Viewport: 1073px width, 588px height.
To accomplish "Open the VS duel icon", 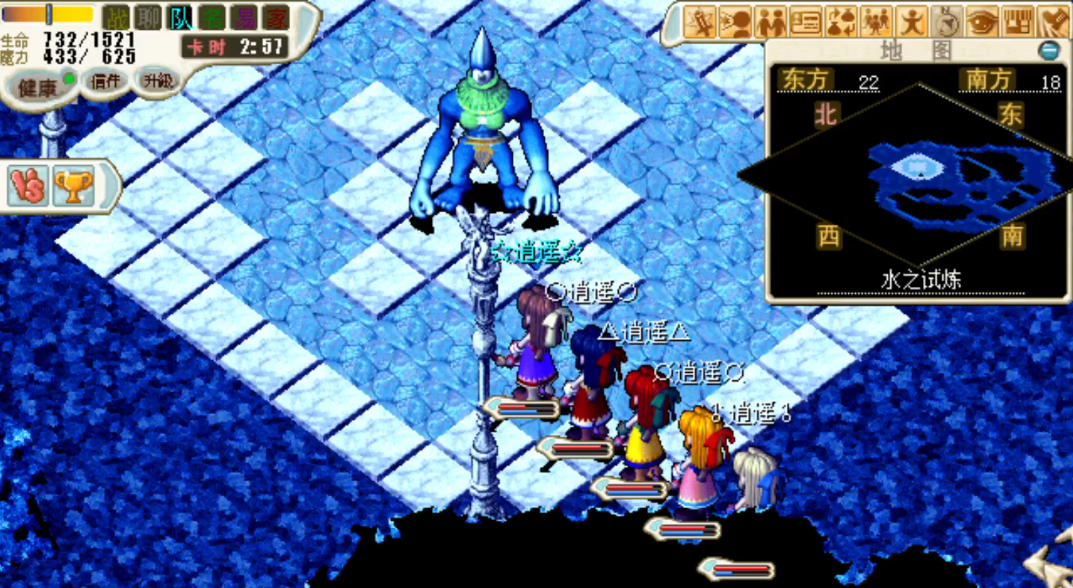I will point(27,186).
